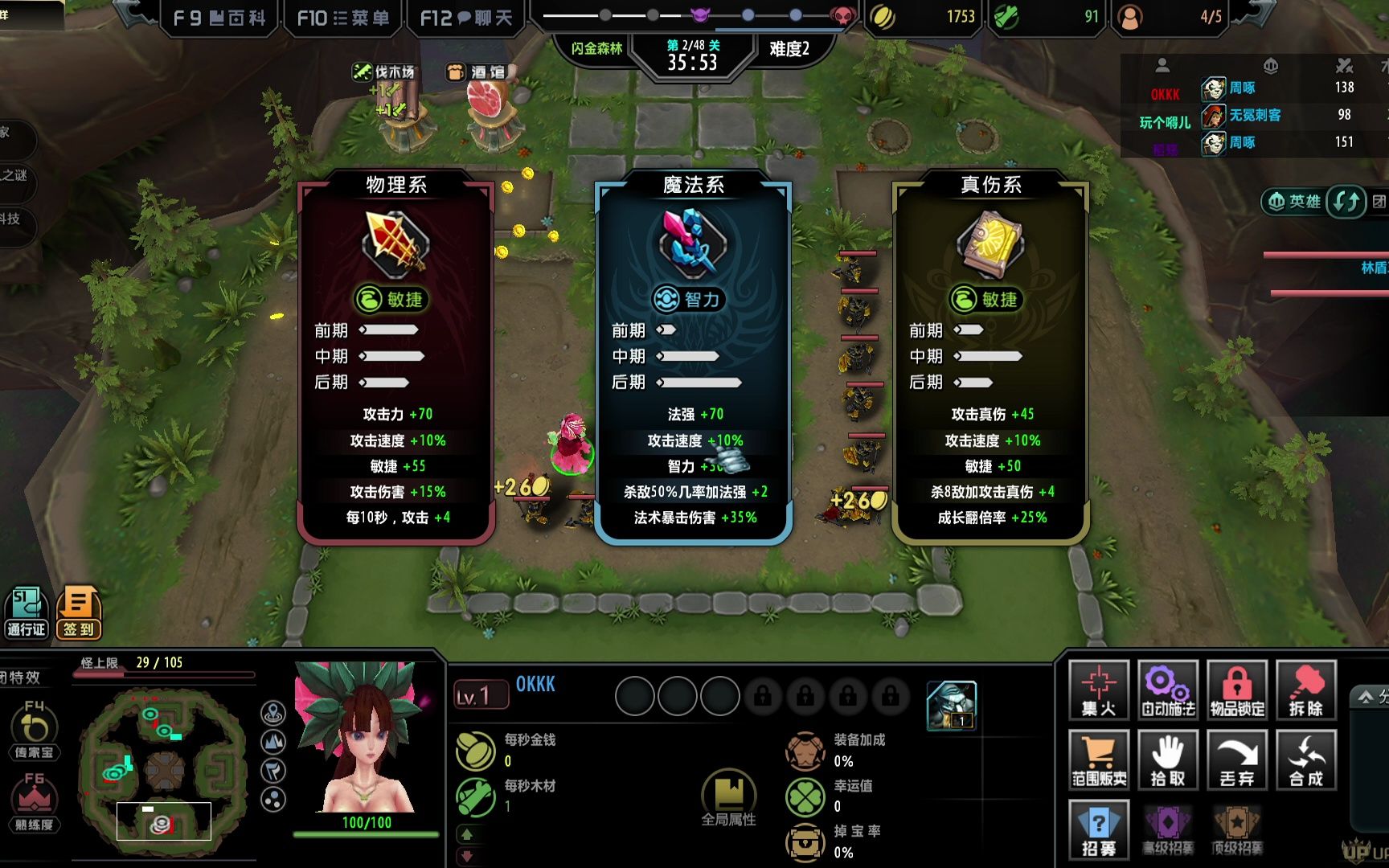Image resolution: width=1389 pixels, height=868 pixels.
Task: Toggle 物品锁定 item lock
Action: tap(1237, 690)
